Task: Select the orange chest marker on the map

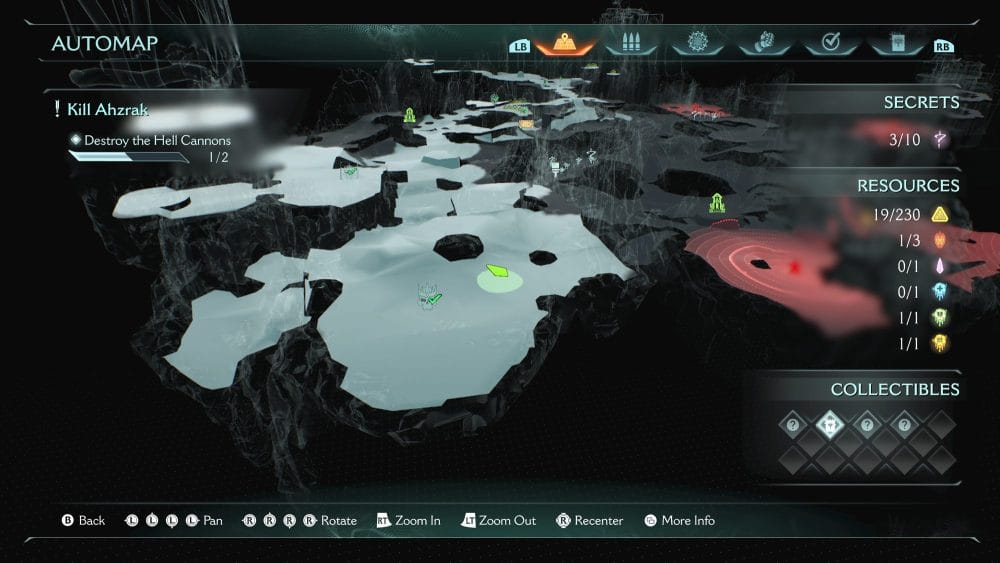Action: (x=526, y=124)
